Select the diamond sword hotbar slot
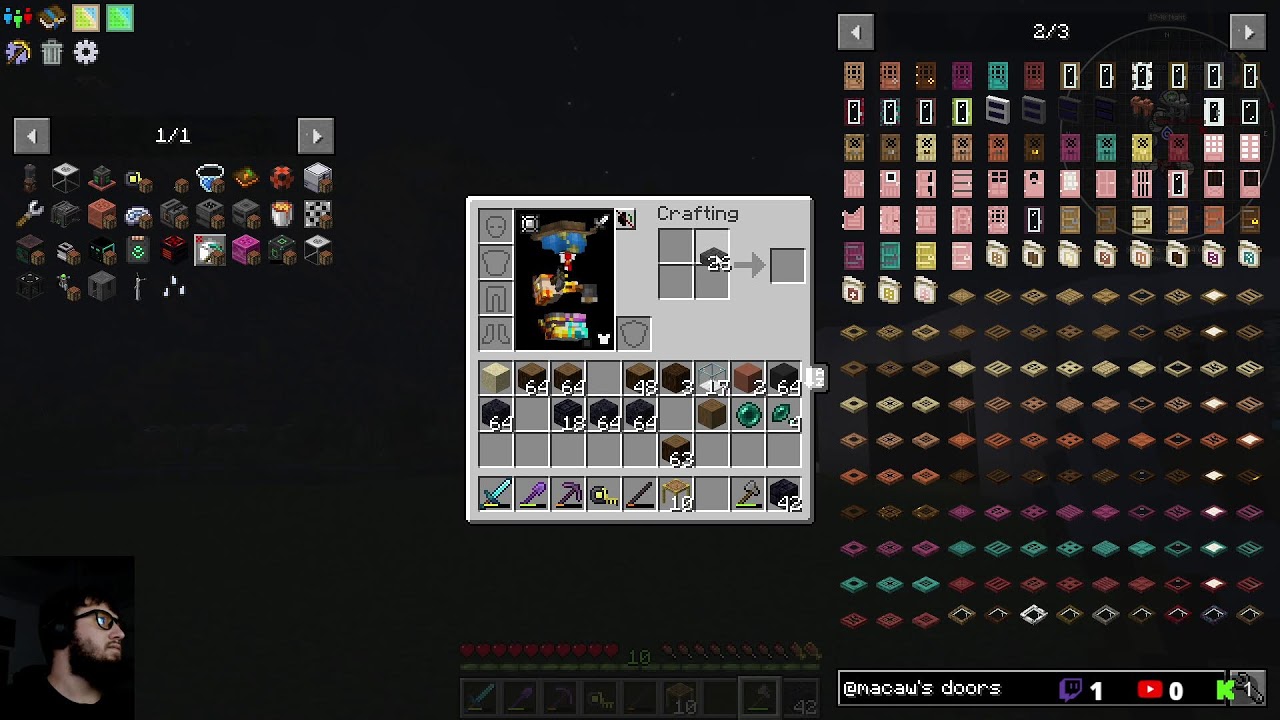 click(x=496, y=494)
